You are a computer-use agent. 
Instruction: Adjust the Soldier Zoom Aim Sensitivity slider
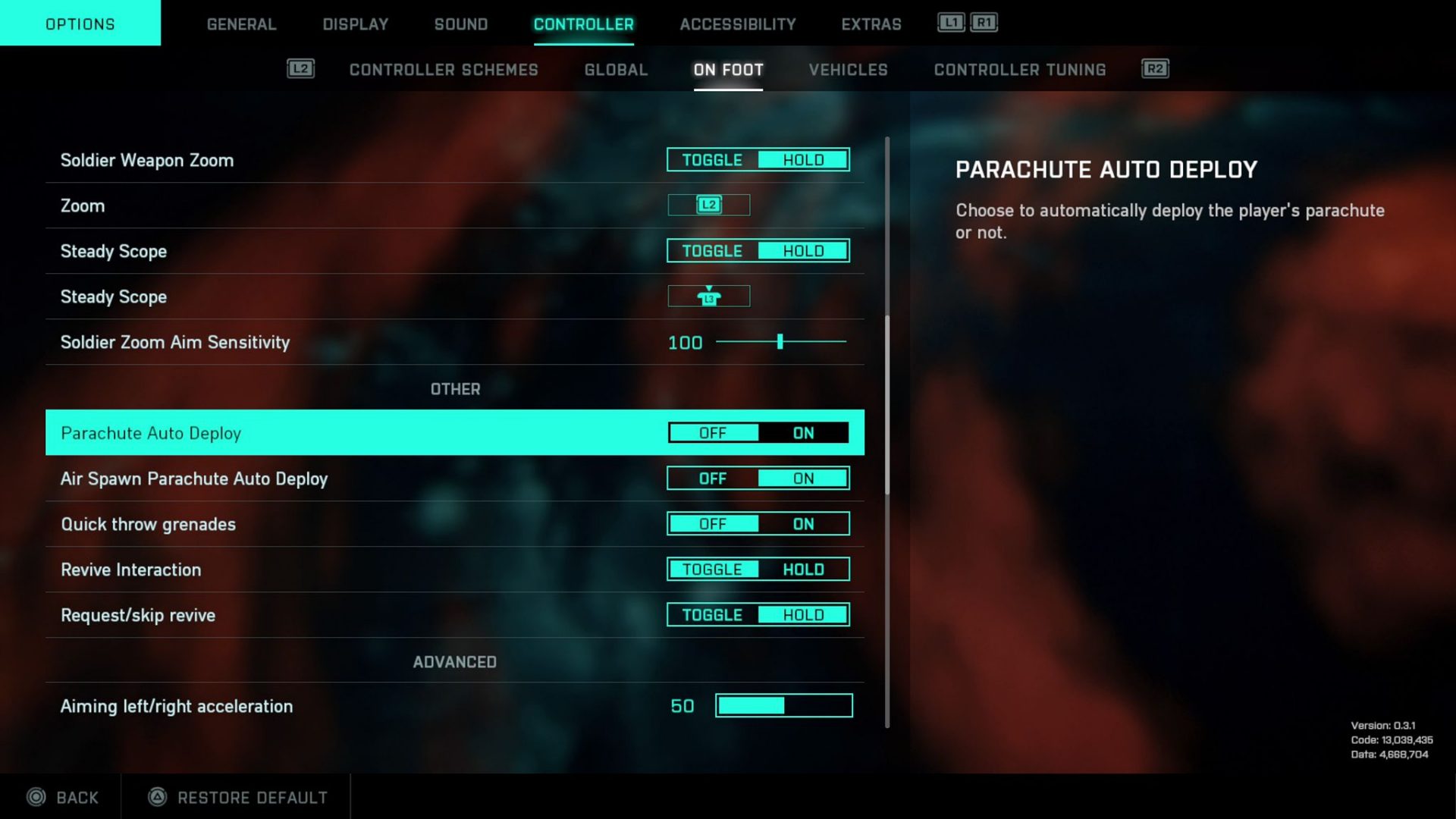pos(780,342)
